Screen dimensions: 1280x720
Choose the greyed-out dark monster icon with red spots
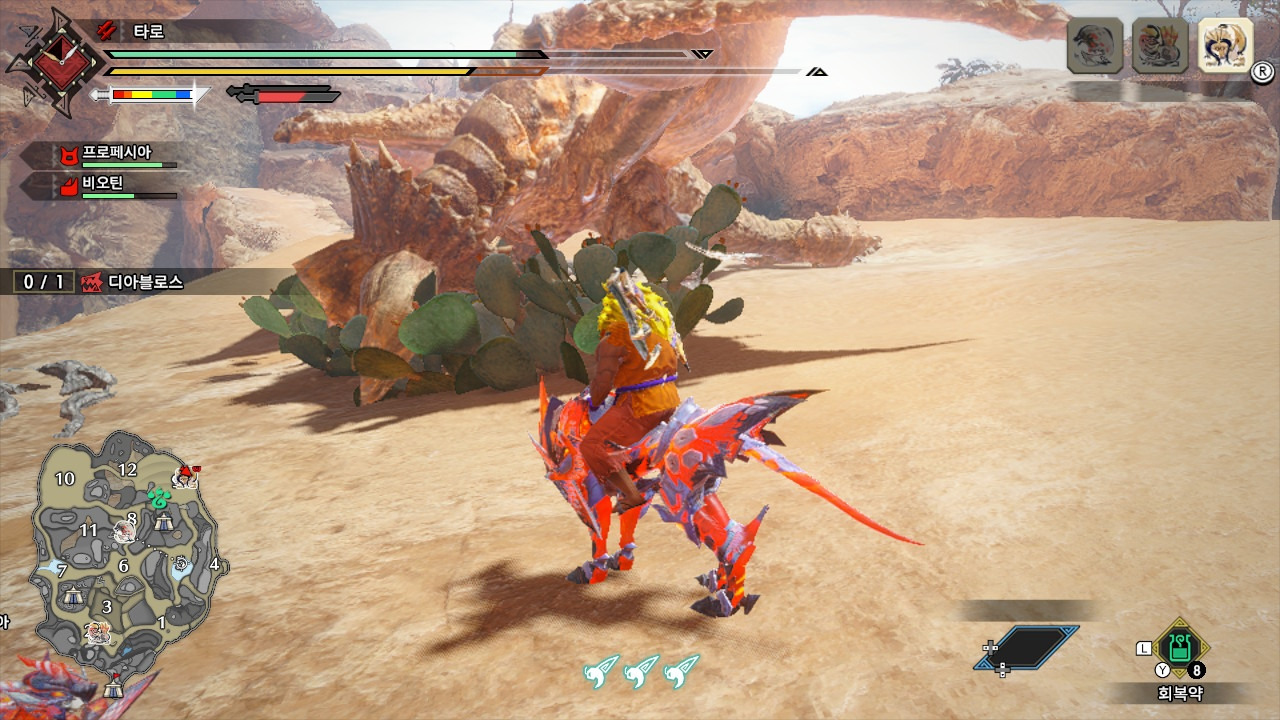point(1095,46)
